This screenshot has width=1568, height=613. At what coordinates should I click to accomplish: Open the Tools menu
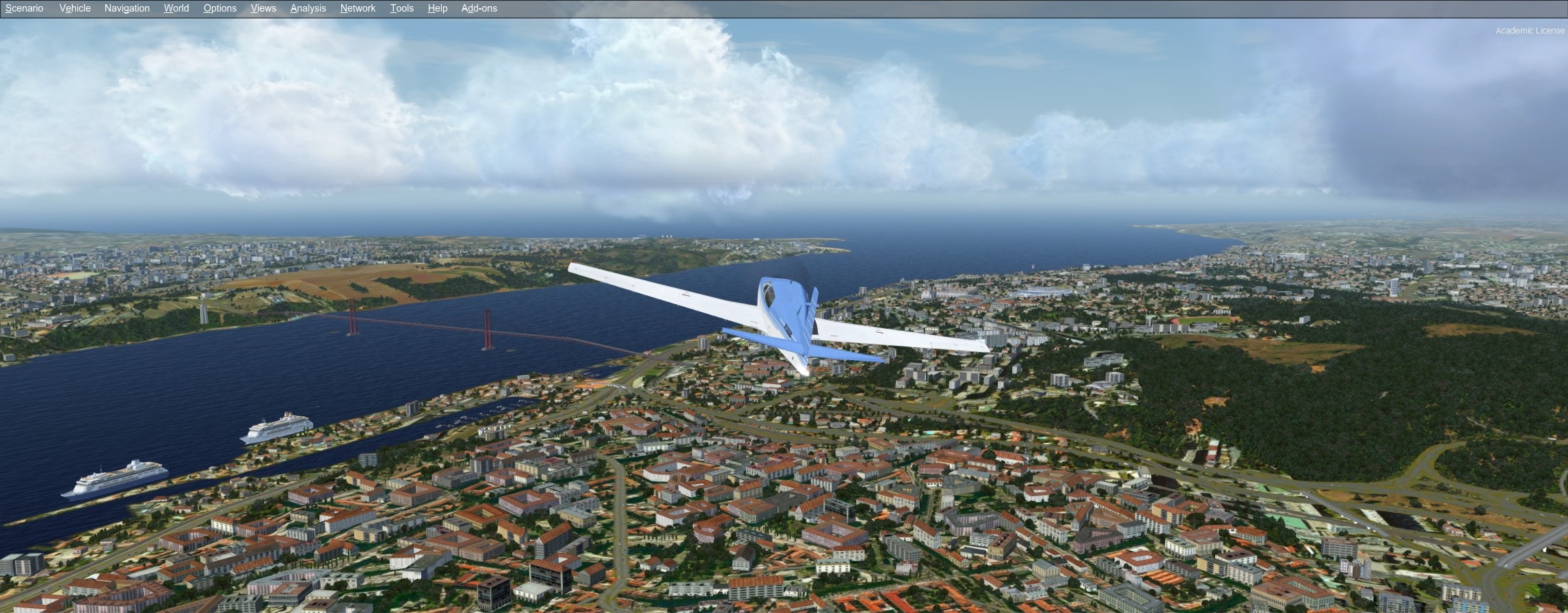401,8
